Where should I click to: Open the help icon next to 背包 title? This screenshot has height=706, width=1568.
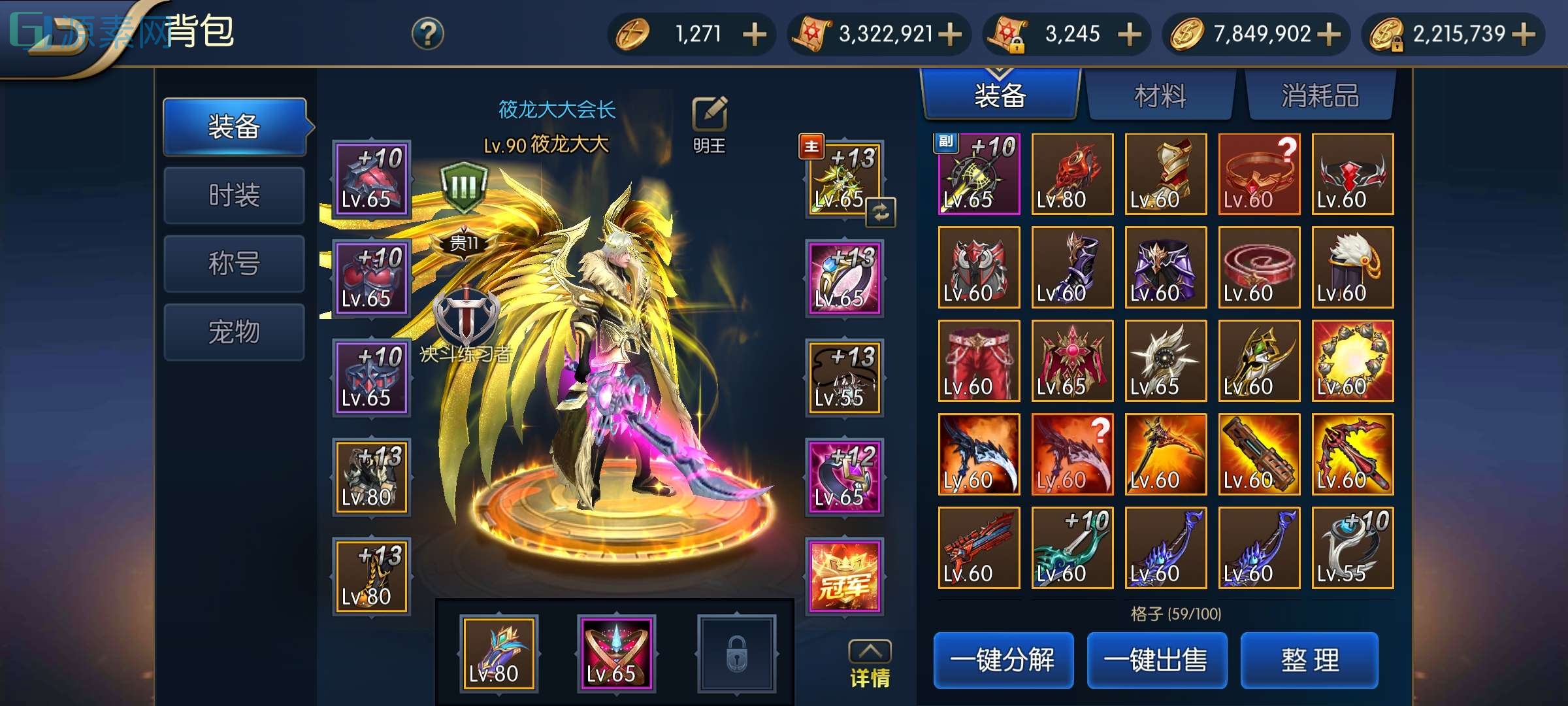coord(428,32)
